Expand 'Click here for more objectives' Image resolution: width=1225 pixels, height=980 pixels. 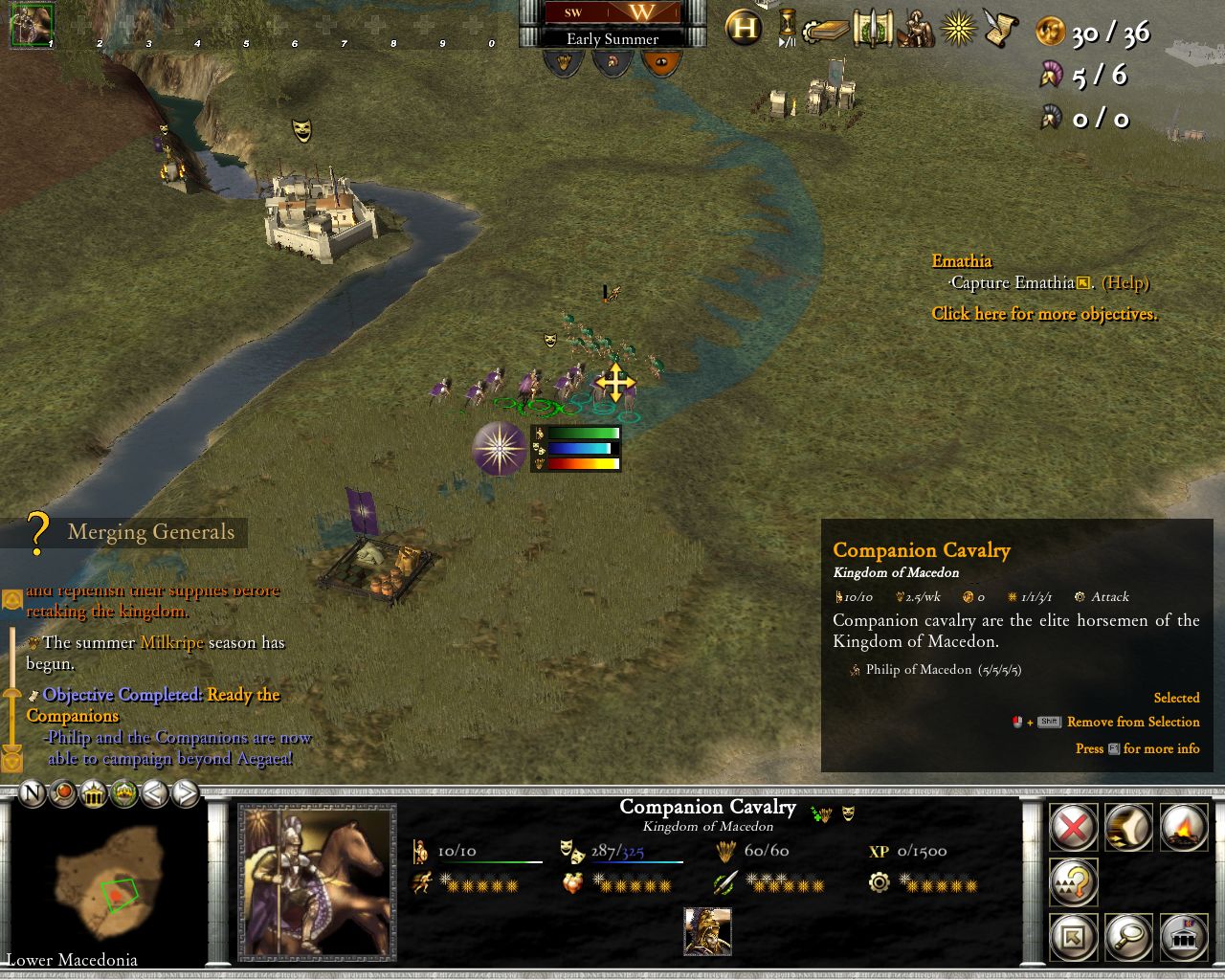coord(1043,314)
